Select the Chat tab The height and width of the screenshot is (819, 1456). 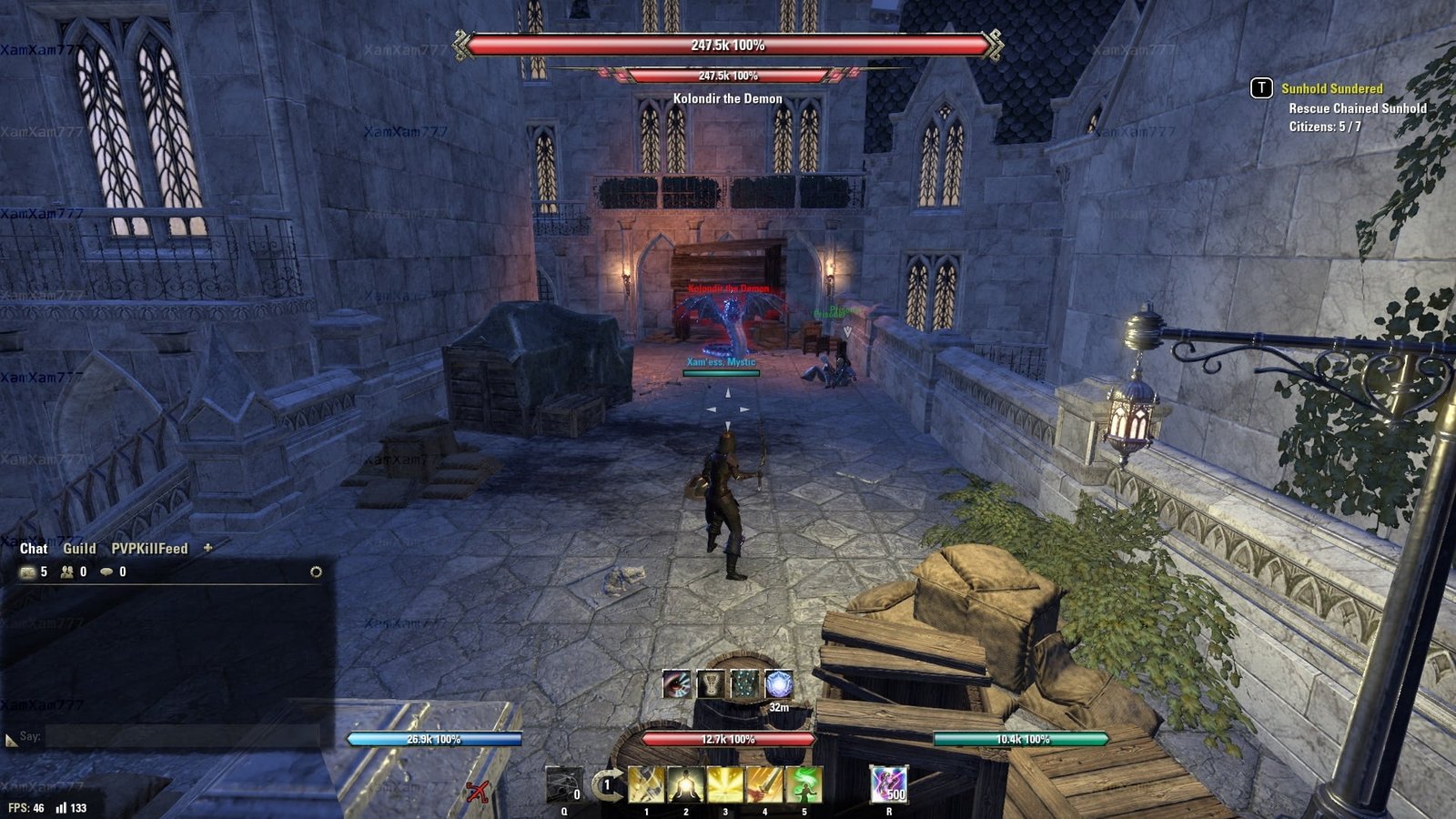tap(34, 549)
